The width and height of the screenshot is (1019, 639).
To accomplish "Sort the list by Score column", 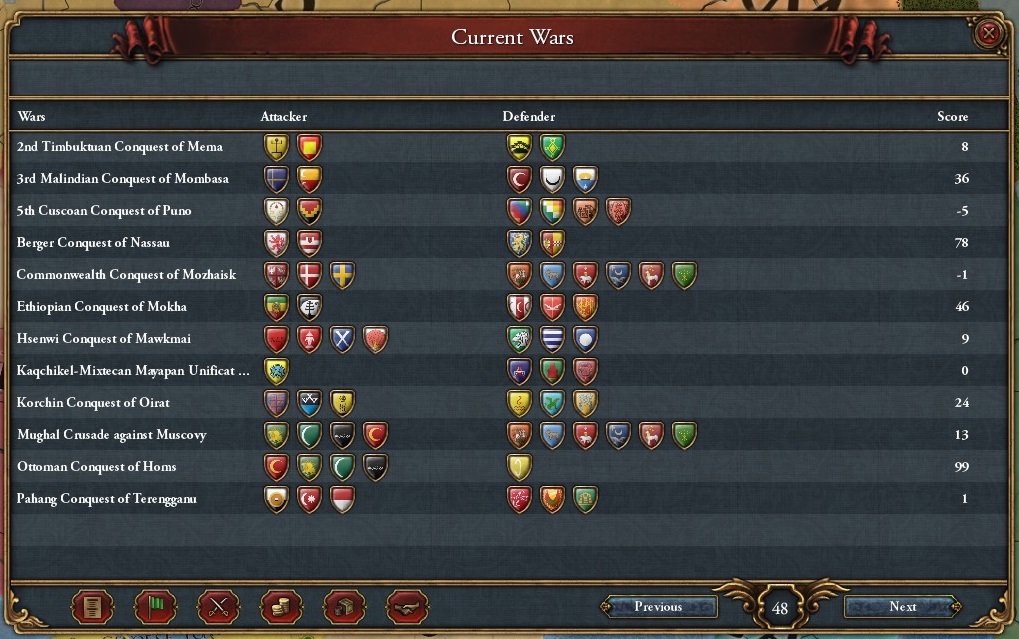I will [952, 117].
